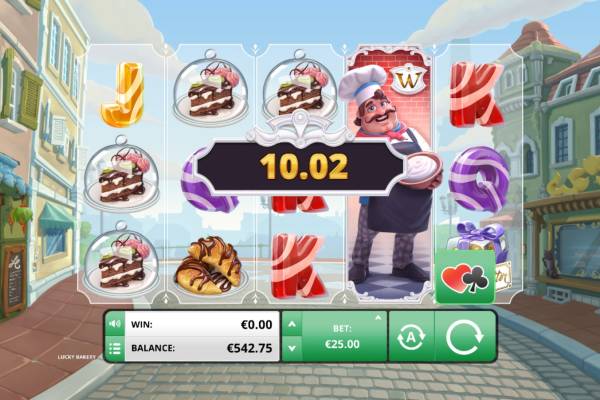600x400 pixels.
Task: Open the paytable menu list icon
Action: [114, 348]
